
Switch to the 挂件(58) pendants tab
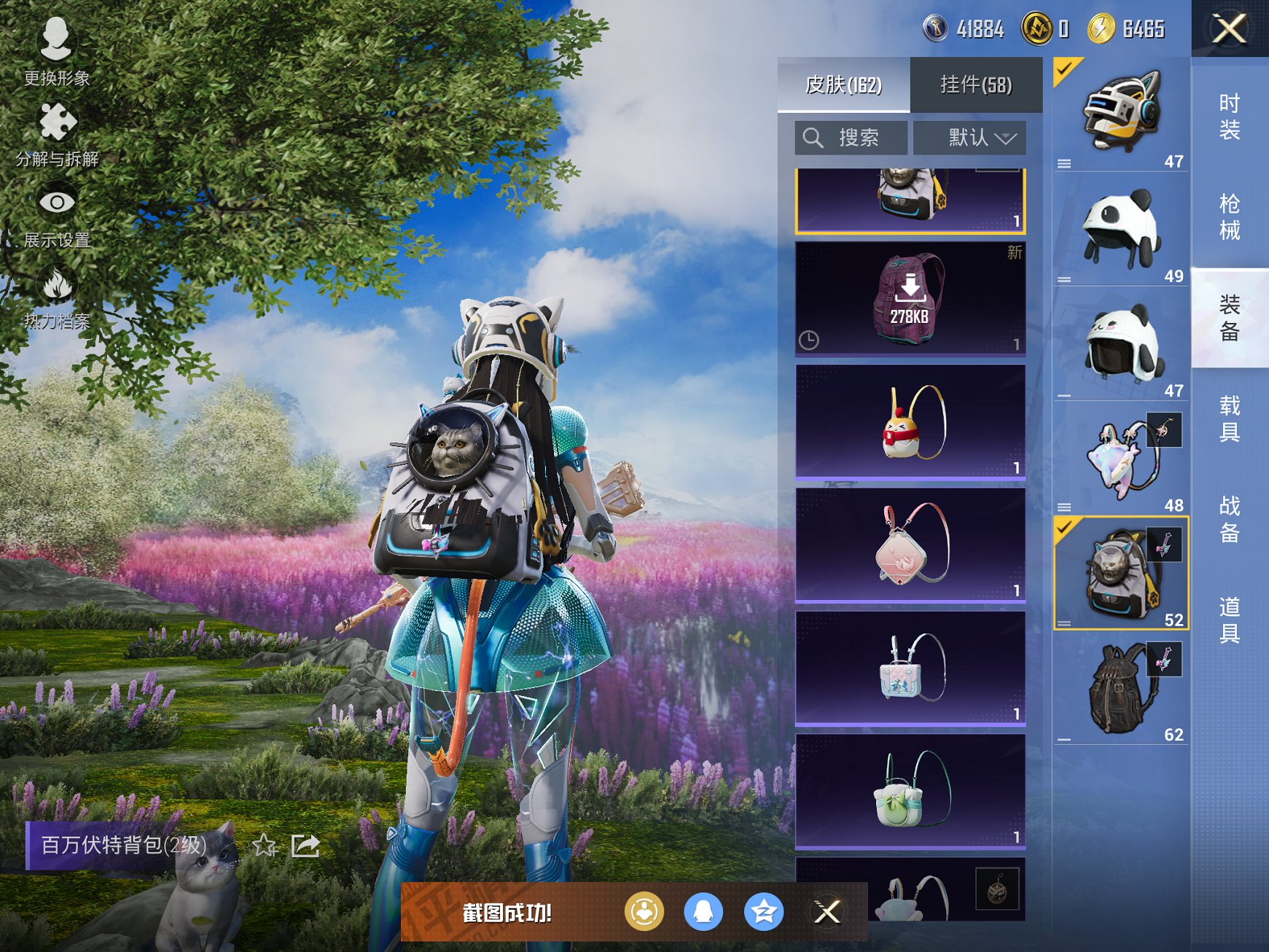point(976,85)
